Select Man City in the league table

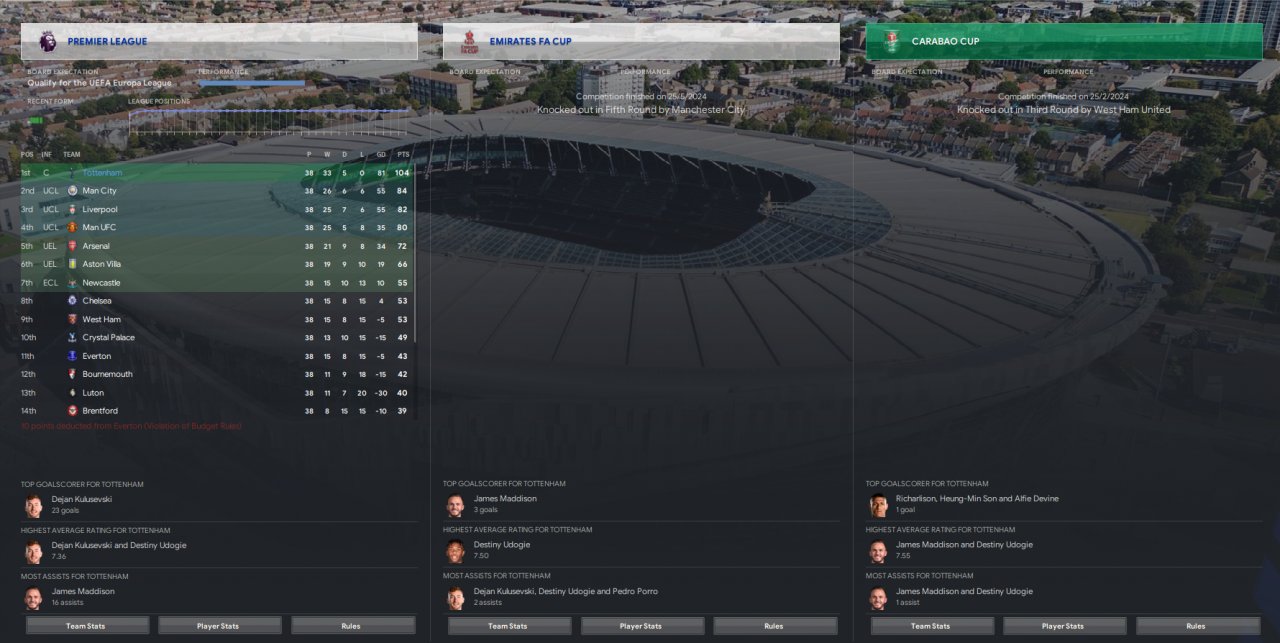pos(99,191)
